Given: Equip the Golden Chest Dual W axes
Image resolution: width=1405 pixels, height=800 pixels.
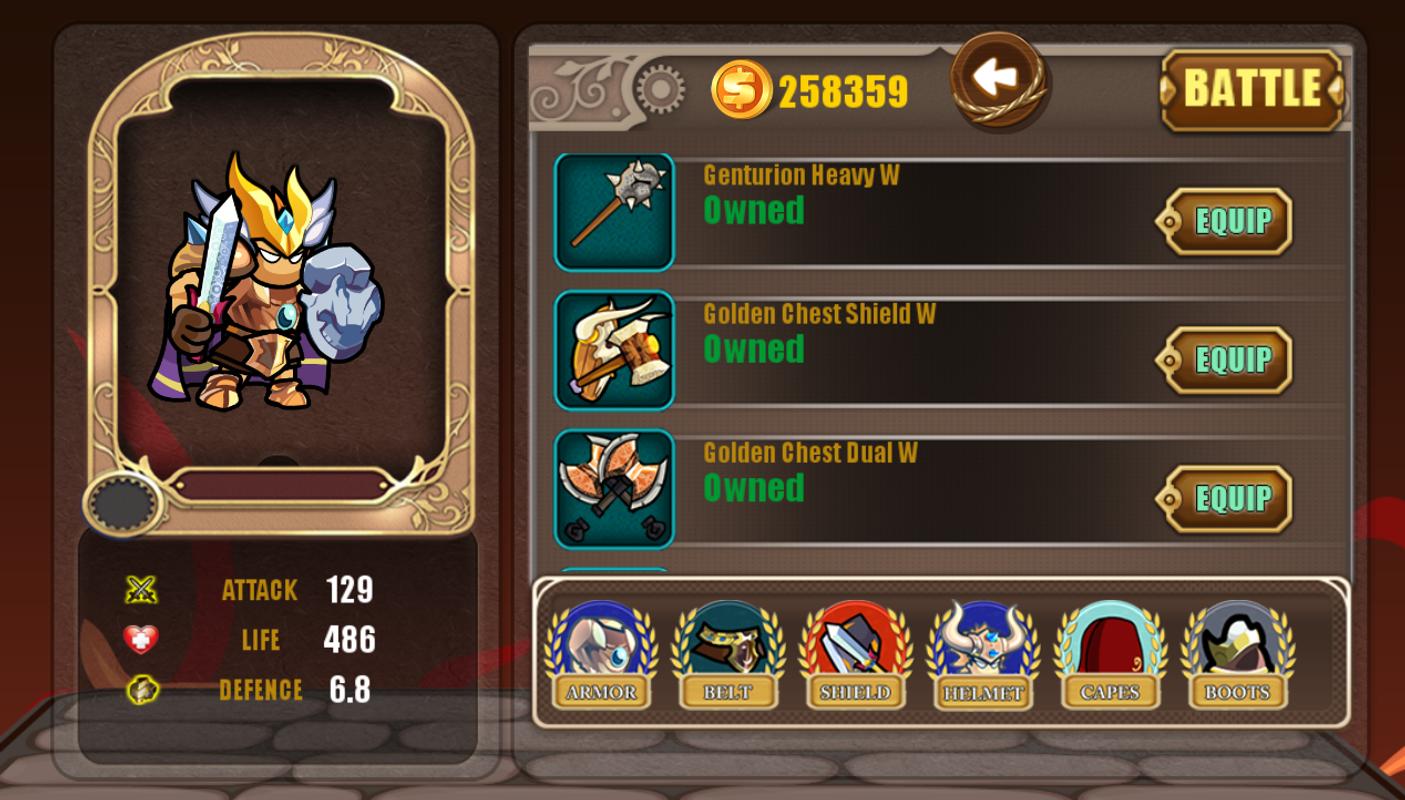Looking at the screenshot, I should point(1226,499).
